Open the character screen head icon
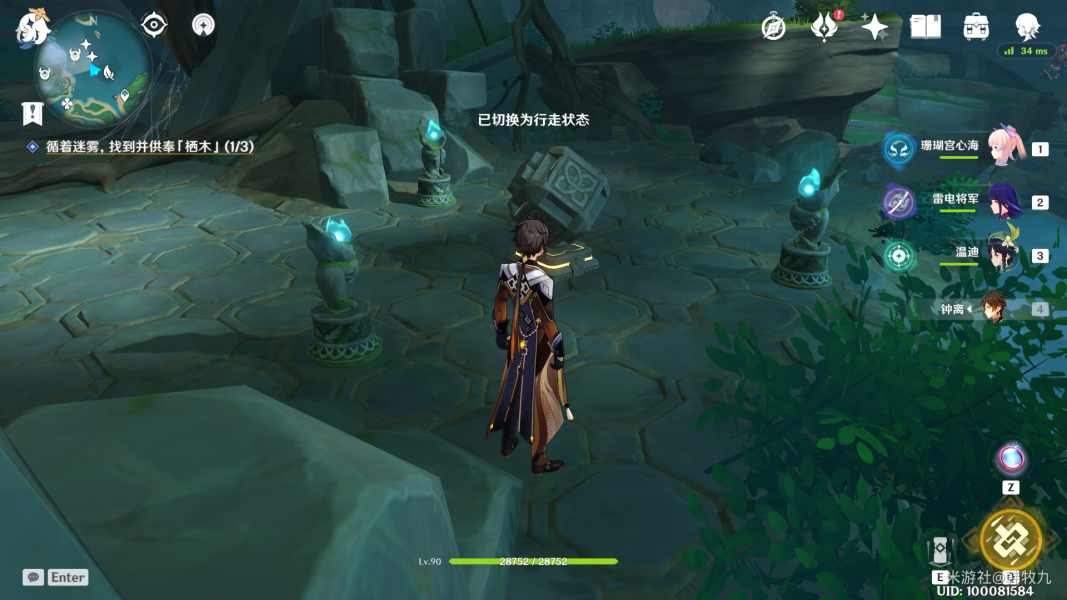Image resolution: width=1067 pixels, height=600 pixels. pyautogui.click(x=1027, y=27)
